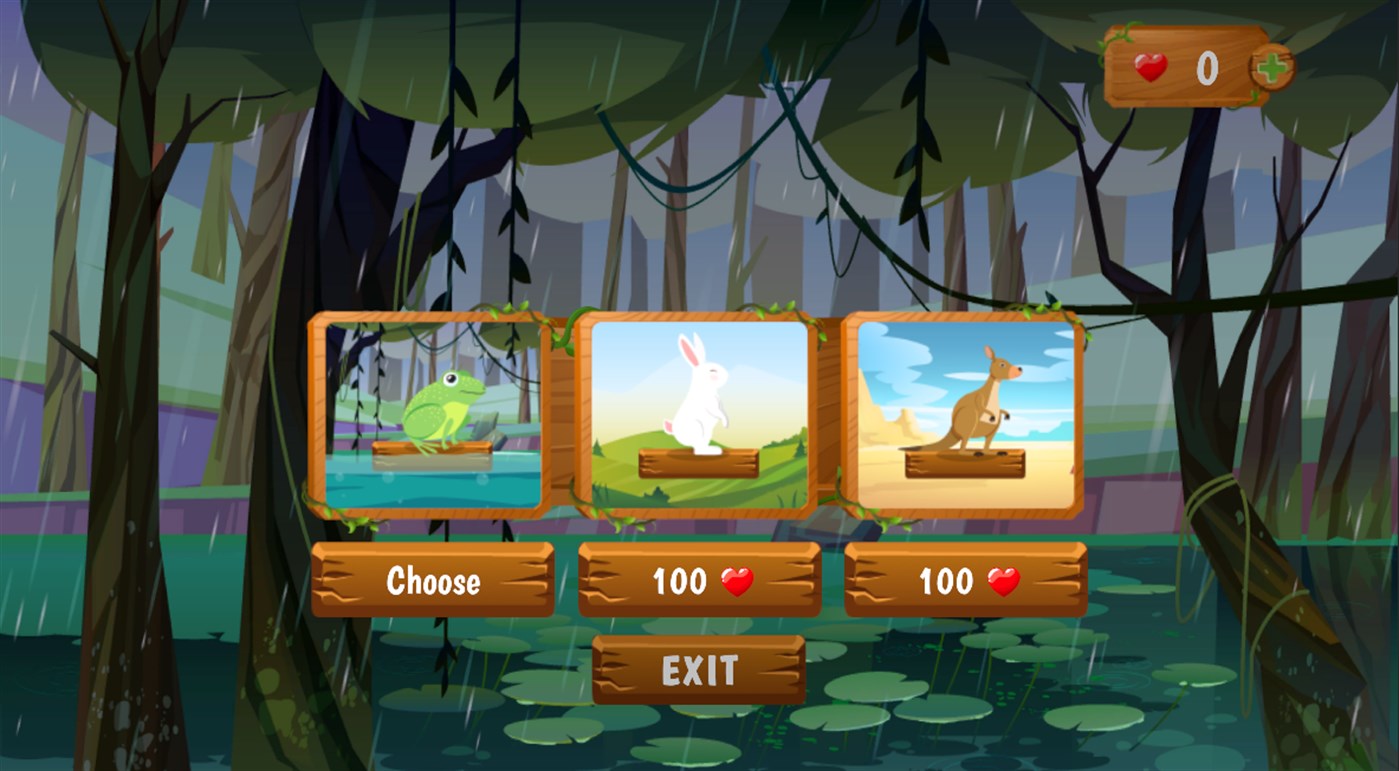The width and height of the screenshot is (1399, 771).
Task: Select the rabbit character portrait
Action: 699,410
